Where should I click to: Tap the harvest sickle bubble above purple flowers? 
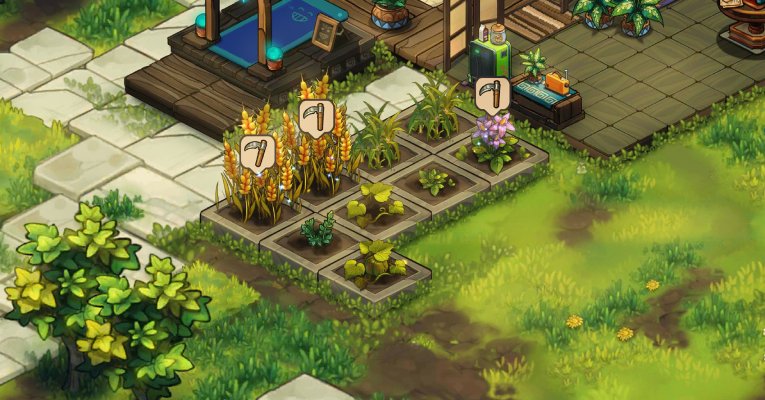click(491, 94)
